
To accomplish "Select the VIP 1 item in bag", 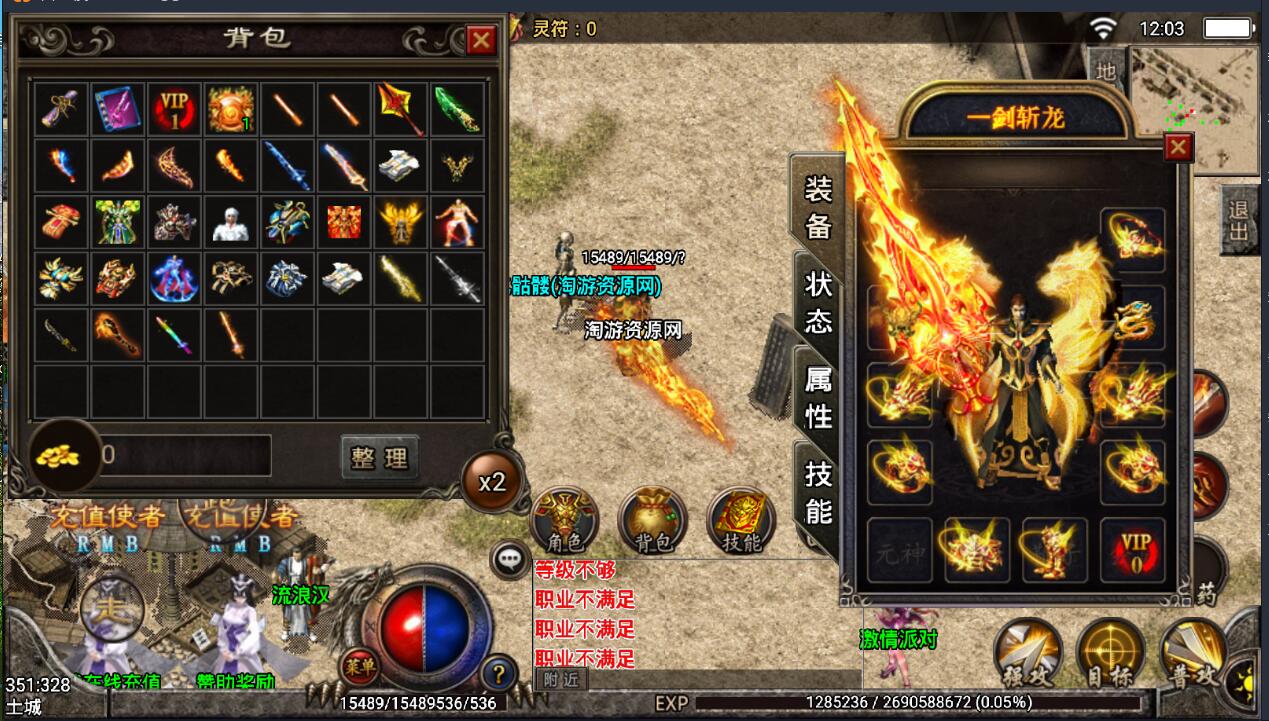I will pyautogui.click(x=175, y=109).
